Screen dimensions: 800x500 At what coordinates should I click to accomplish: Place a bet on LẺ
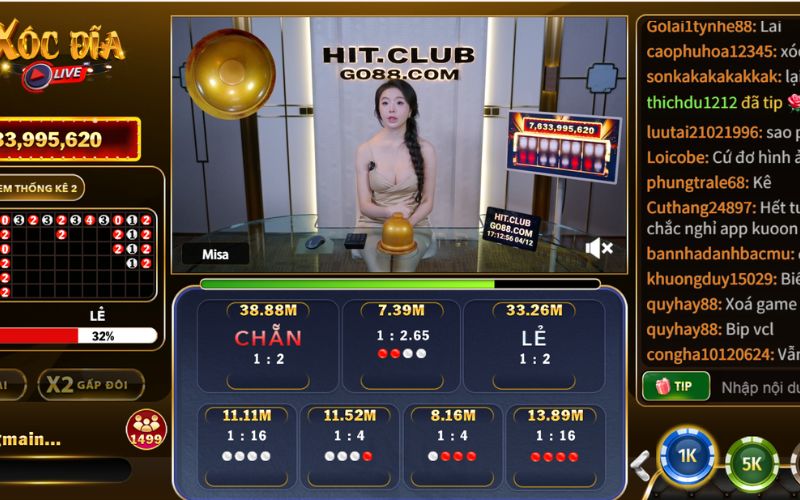pos(534,346)
